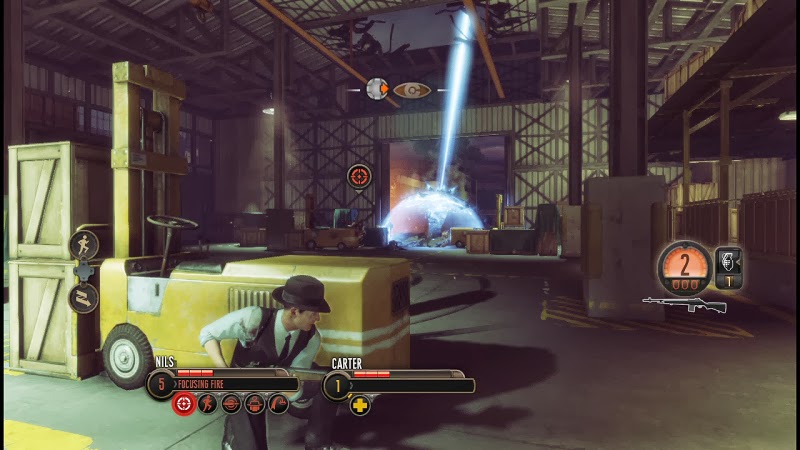The width and height of the screenshot is (800, 450).
Task: Click the equipped rifle weapon icon
Action: 684,303
